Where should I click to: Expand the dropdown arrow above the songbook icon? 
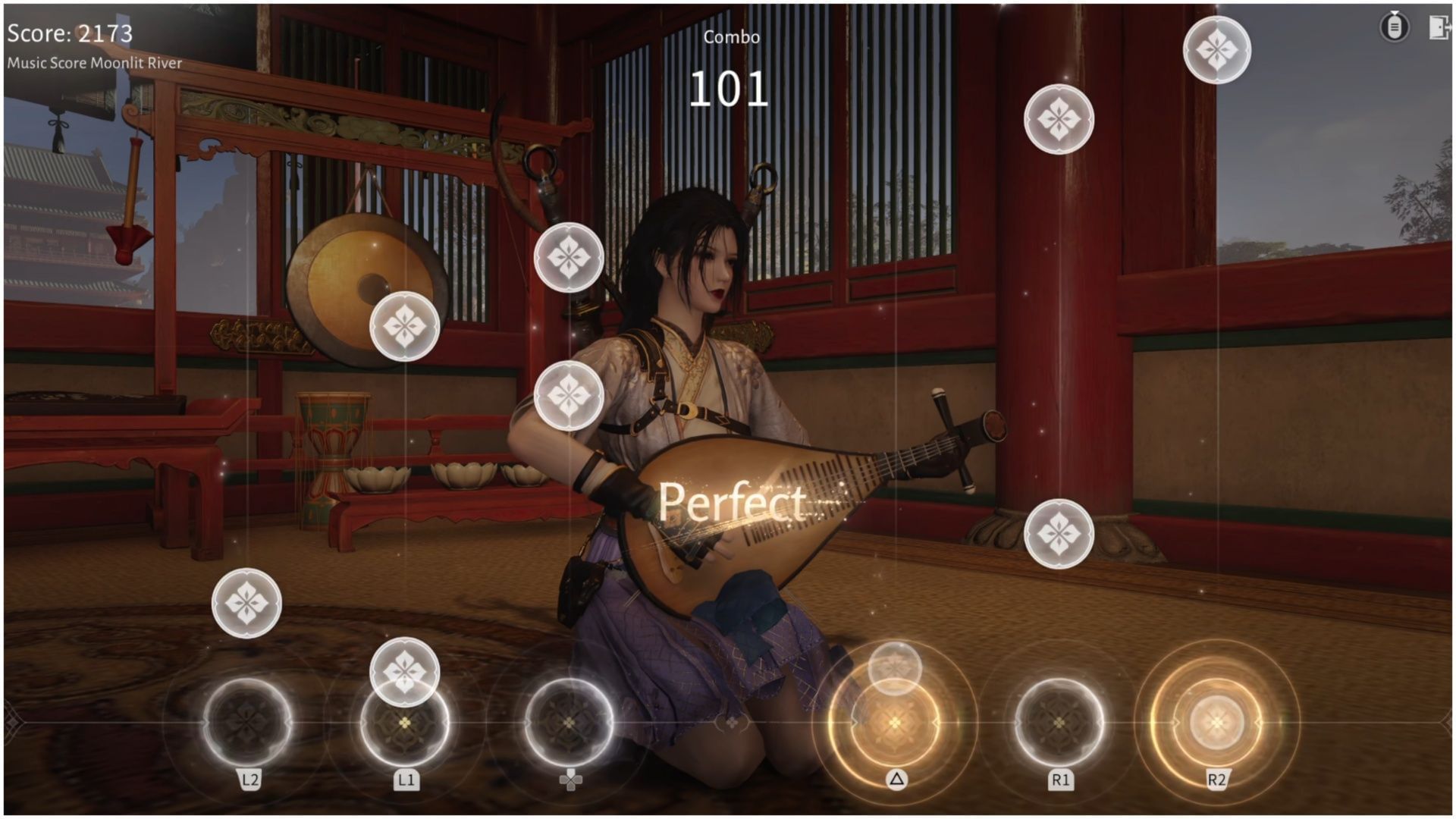(1394, 12)
